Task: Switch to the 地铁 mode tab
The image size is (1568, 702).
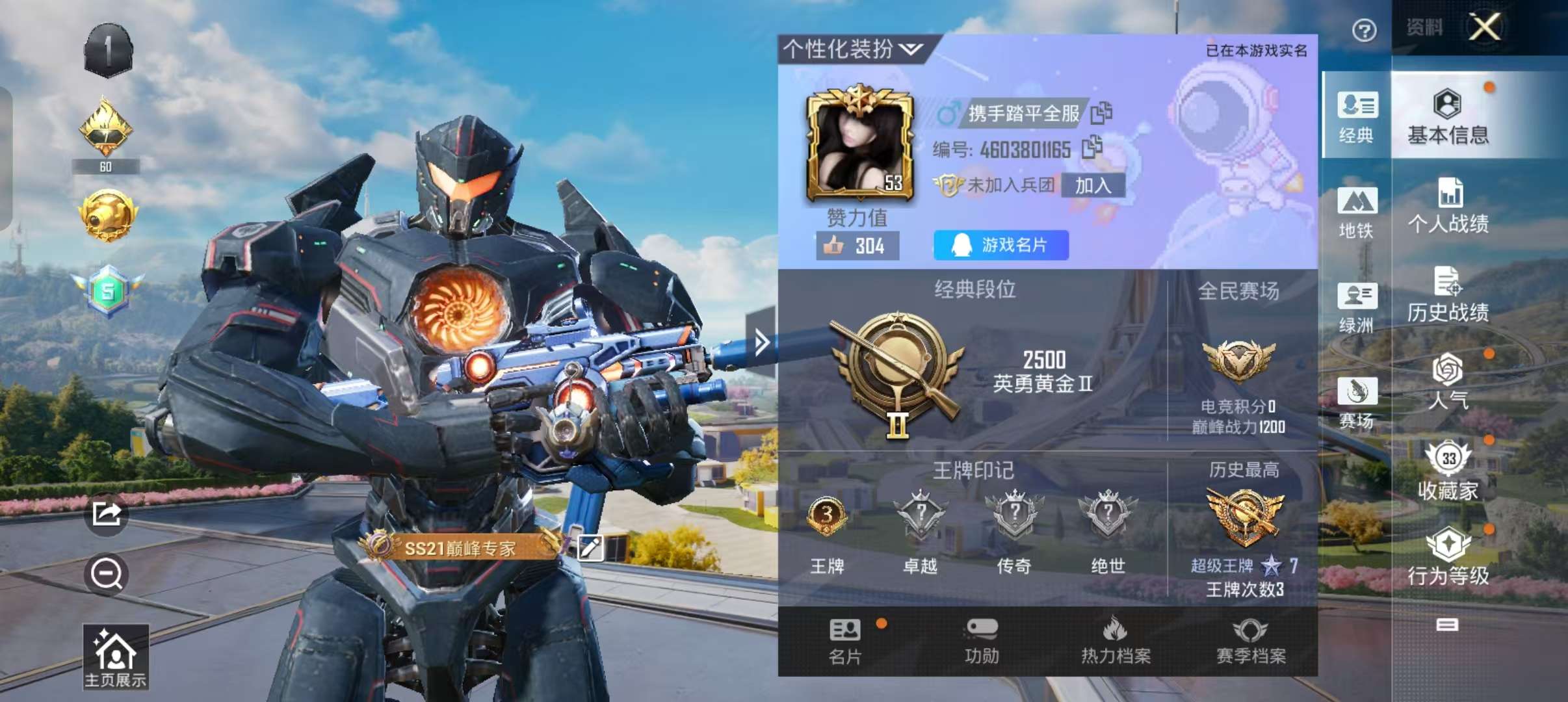Action: tap(1357, 213)
